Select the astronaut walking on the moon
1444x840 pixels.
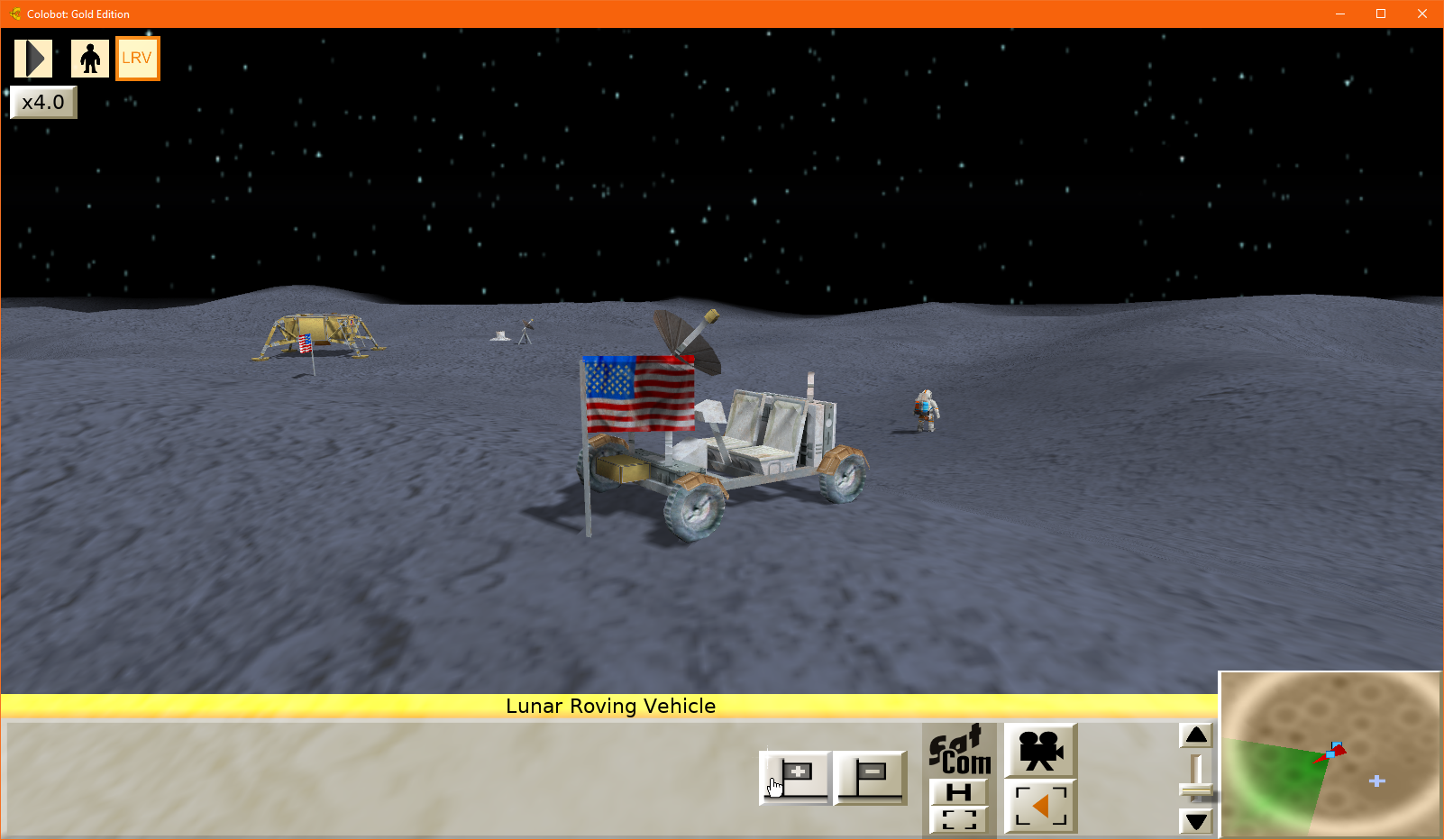tap(924, 408)
